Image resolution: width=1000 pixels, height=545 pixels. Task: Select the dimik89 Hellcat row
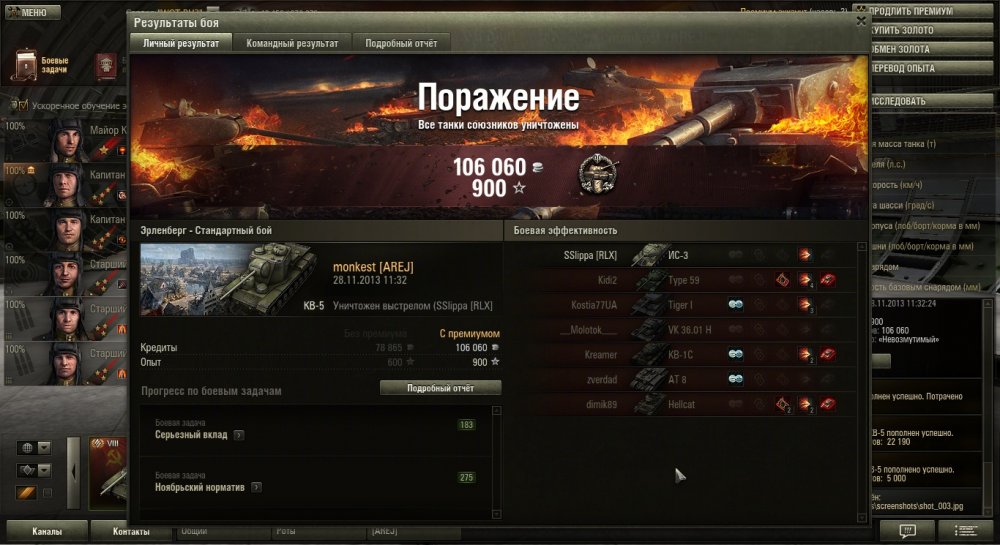click(680, 404)
